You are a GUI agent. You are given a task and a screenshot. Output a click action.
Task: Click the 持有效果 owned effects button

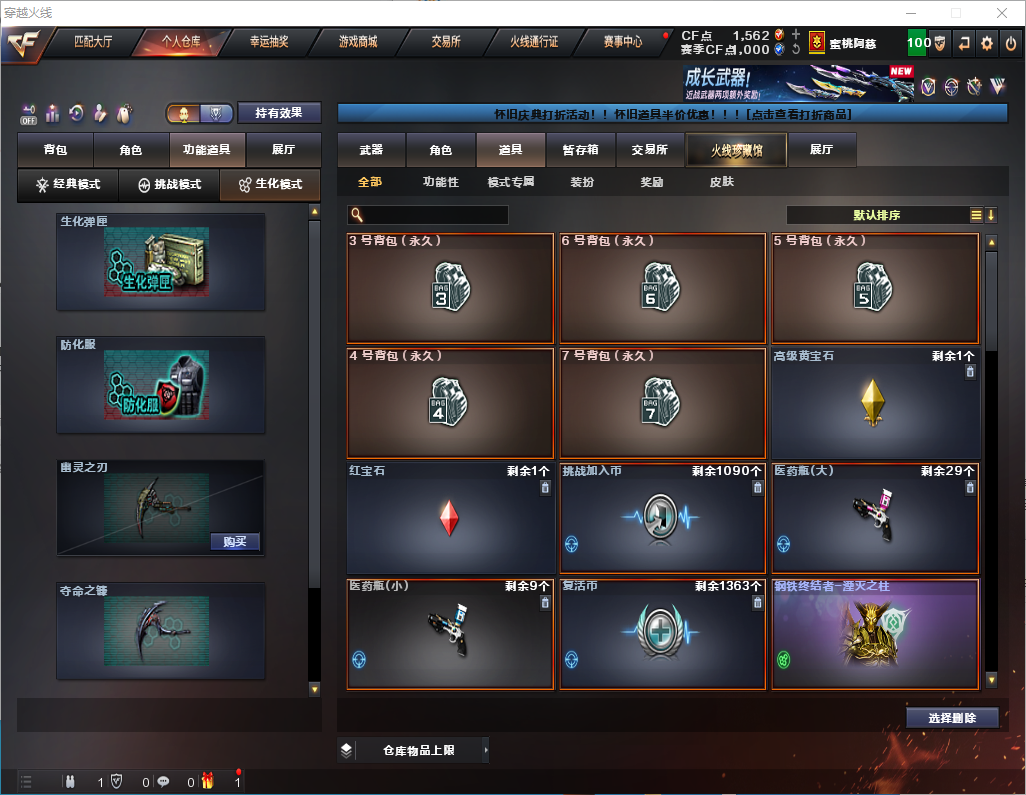(x=286, y=113)
